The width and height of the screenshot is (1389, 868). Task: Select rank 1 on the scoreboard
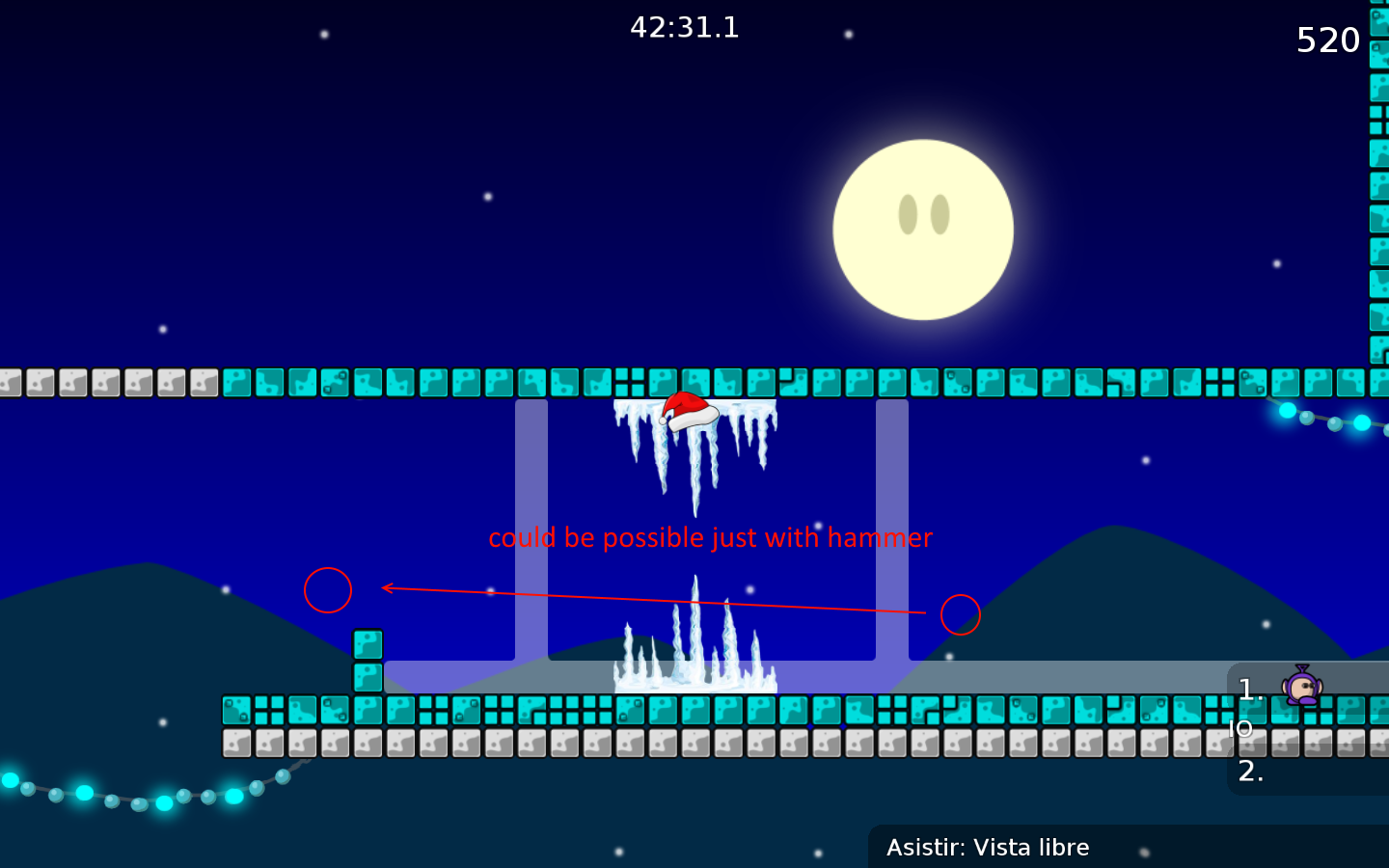(1250, 689)
